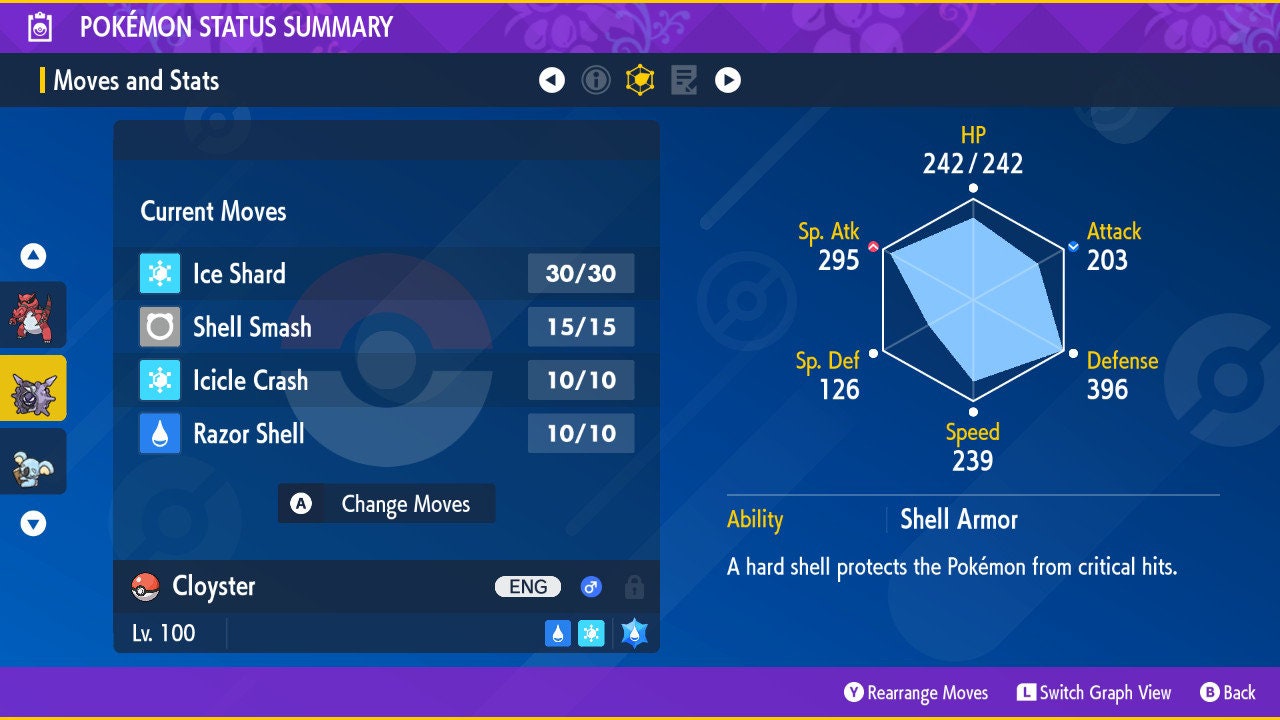Go Back from the summary screen

pos(1228,693)
